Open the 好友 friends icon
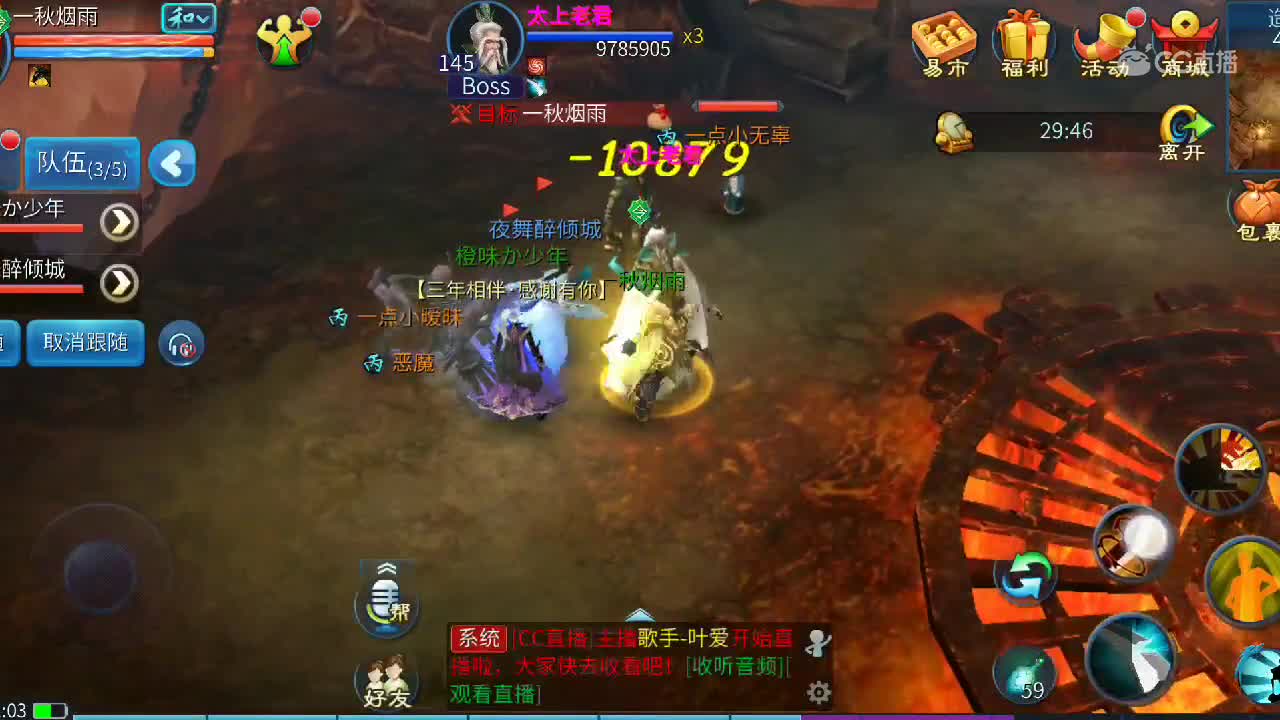The image size is (1280, 720). coord(385,680)
